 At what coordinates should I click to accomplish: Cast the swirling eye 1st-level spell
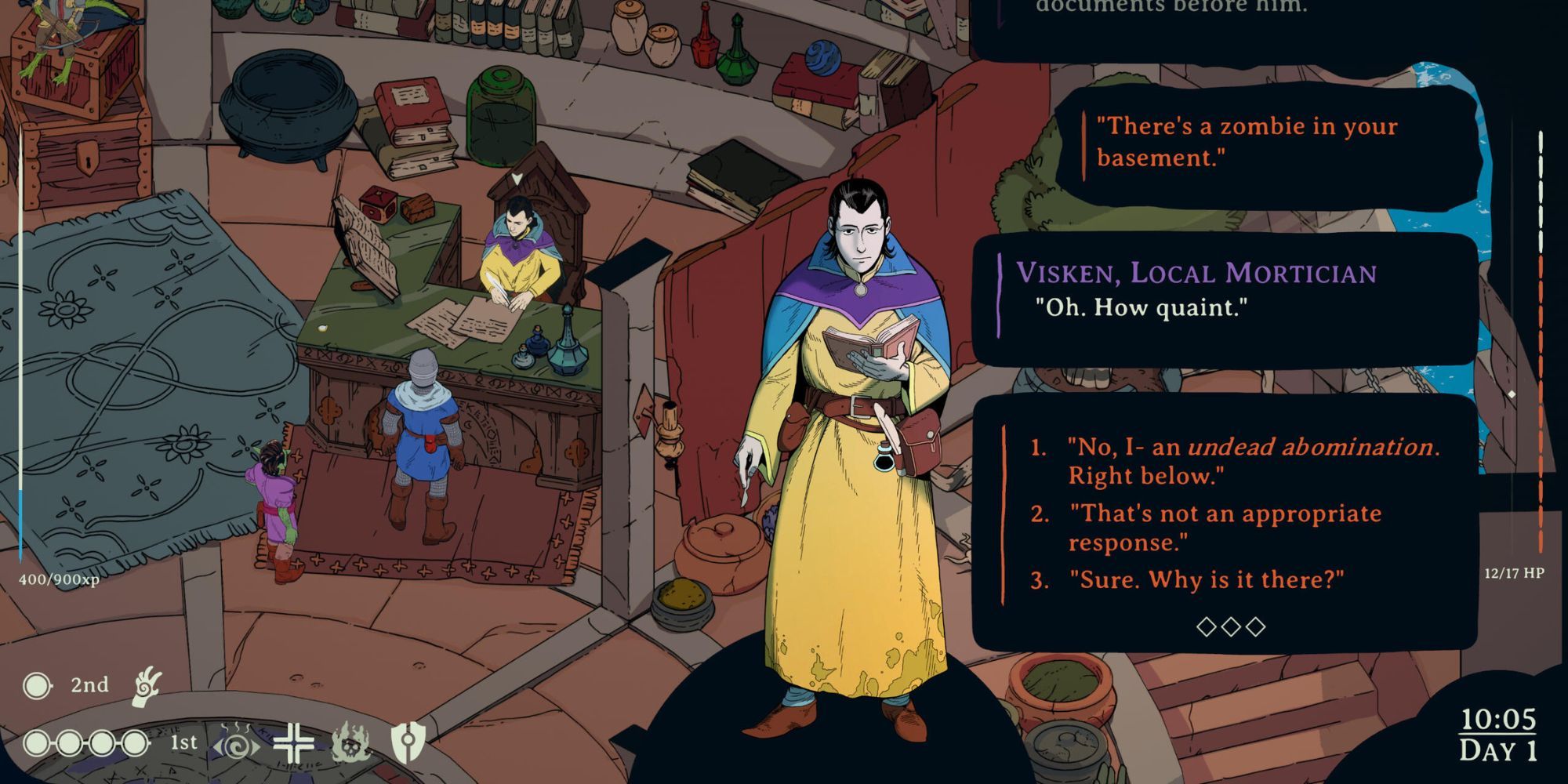click(236, 743)
